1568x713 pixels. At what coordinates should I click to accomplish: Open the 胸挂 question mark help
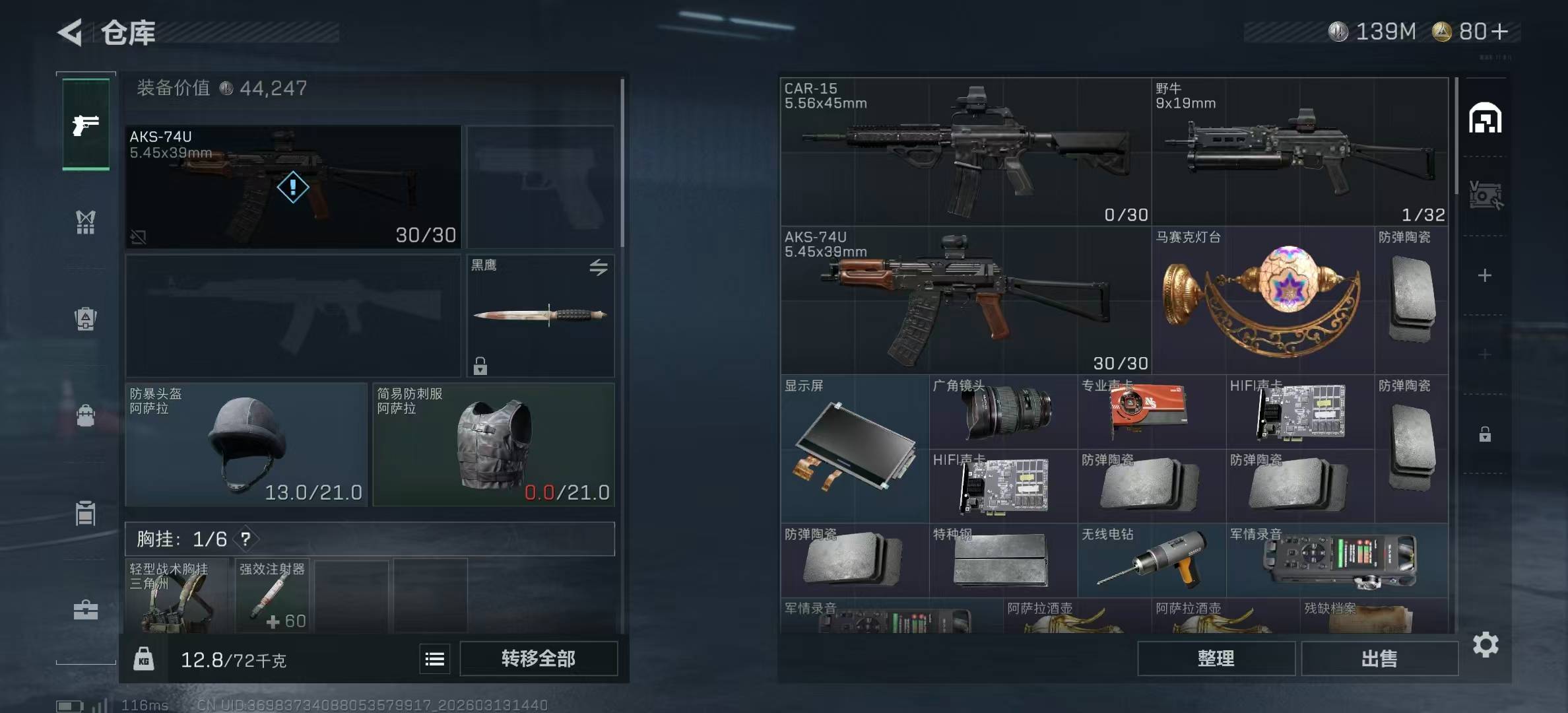click(x=245, y=539)
